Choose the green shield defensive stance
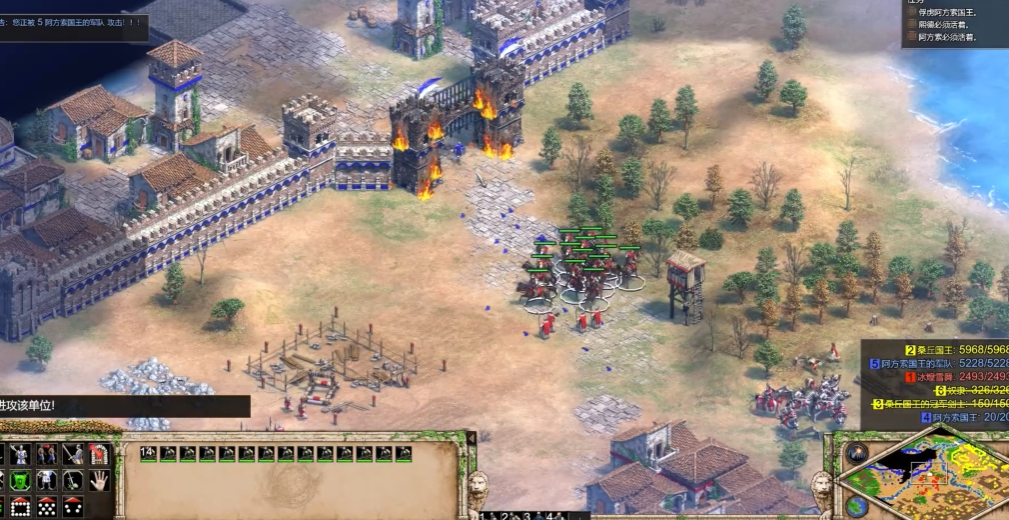Screen dimensions: 1009x520 coord(20,481)
